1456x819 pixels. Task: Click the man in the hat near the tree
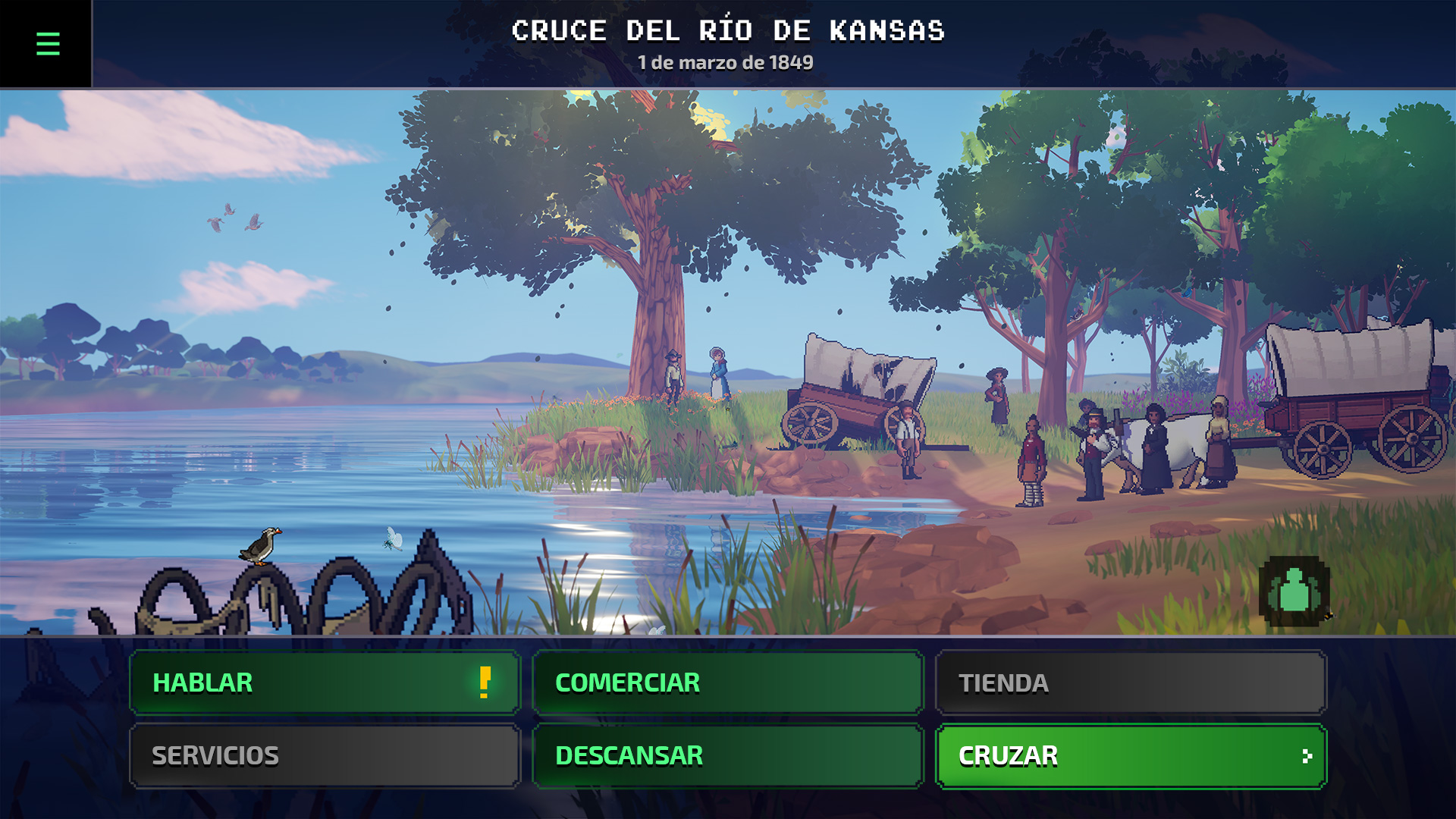tap(673, 372)
